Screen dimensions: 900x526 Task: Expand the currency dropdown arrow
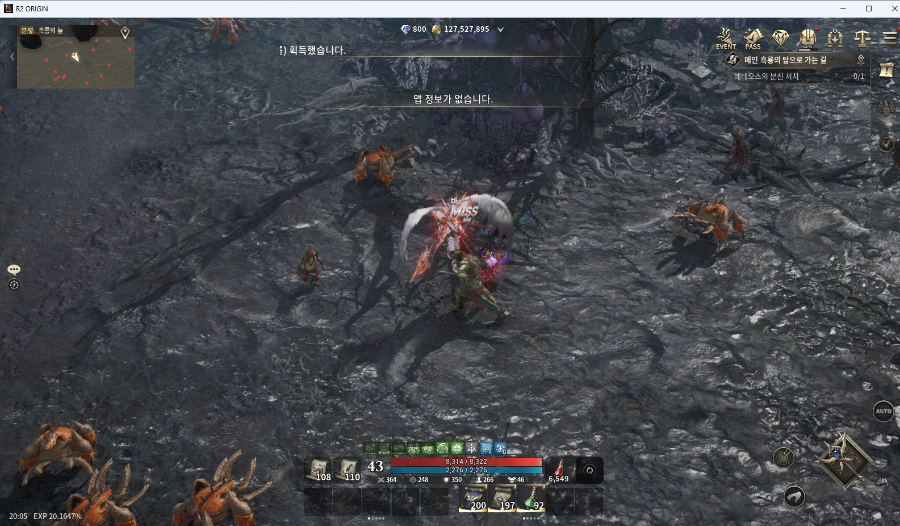click(x=501, y=30)
